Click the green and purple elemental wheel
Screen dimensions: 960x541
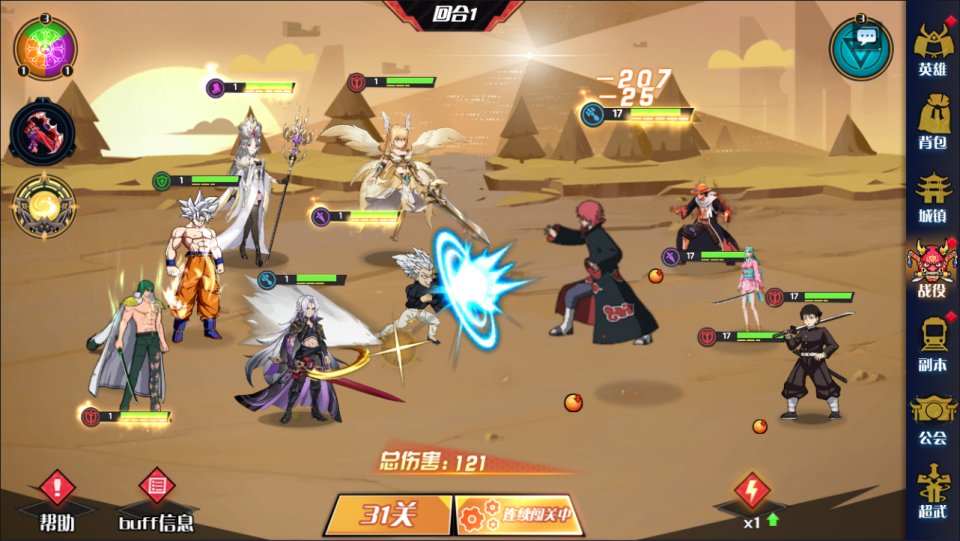pos(44,48)
